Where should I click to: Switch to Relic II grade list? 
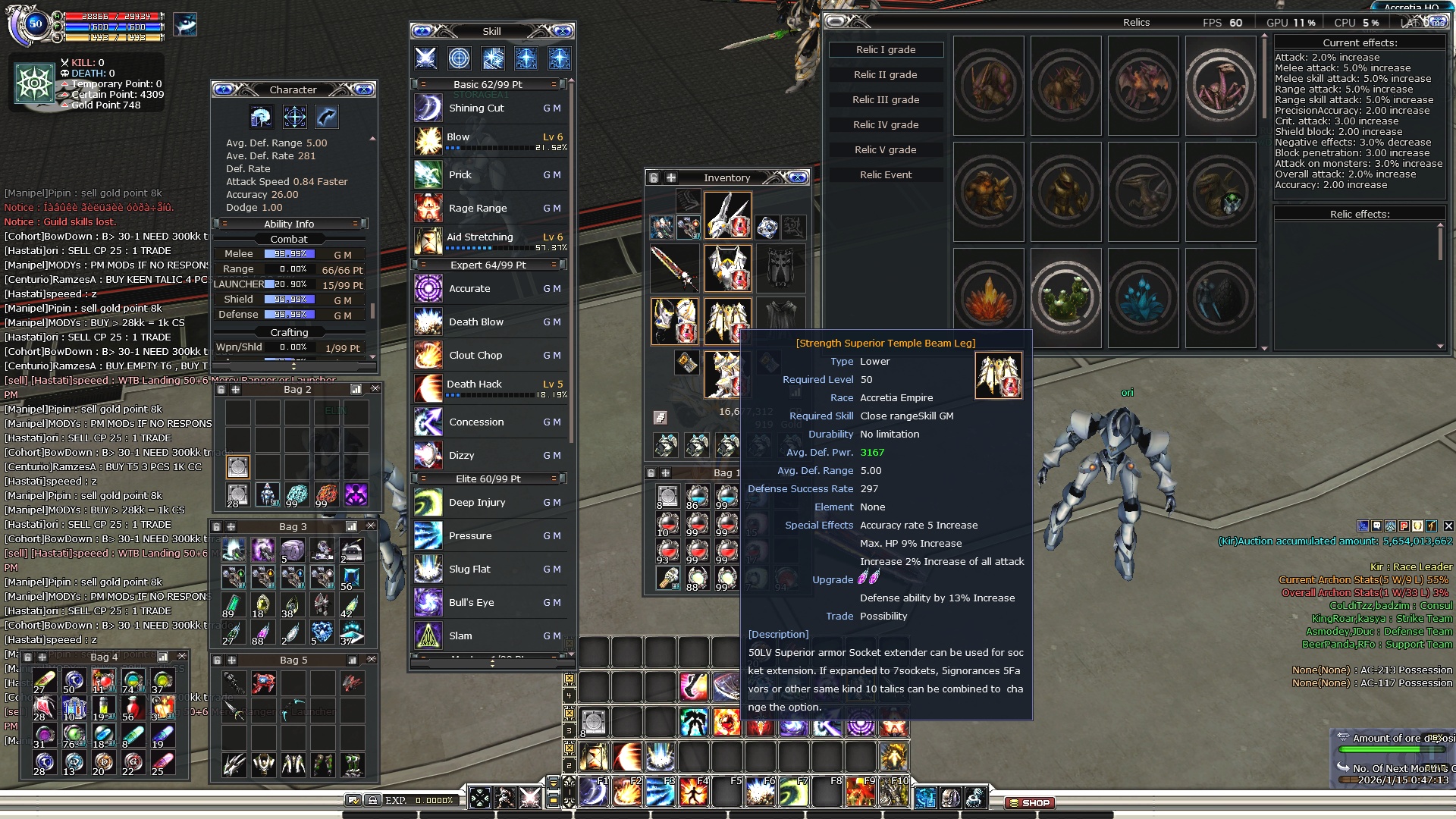pyautogui.click(x=886, y=75)
